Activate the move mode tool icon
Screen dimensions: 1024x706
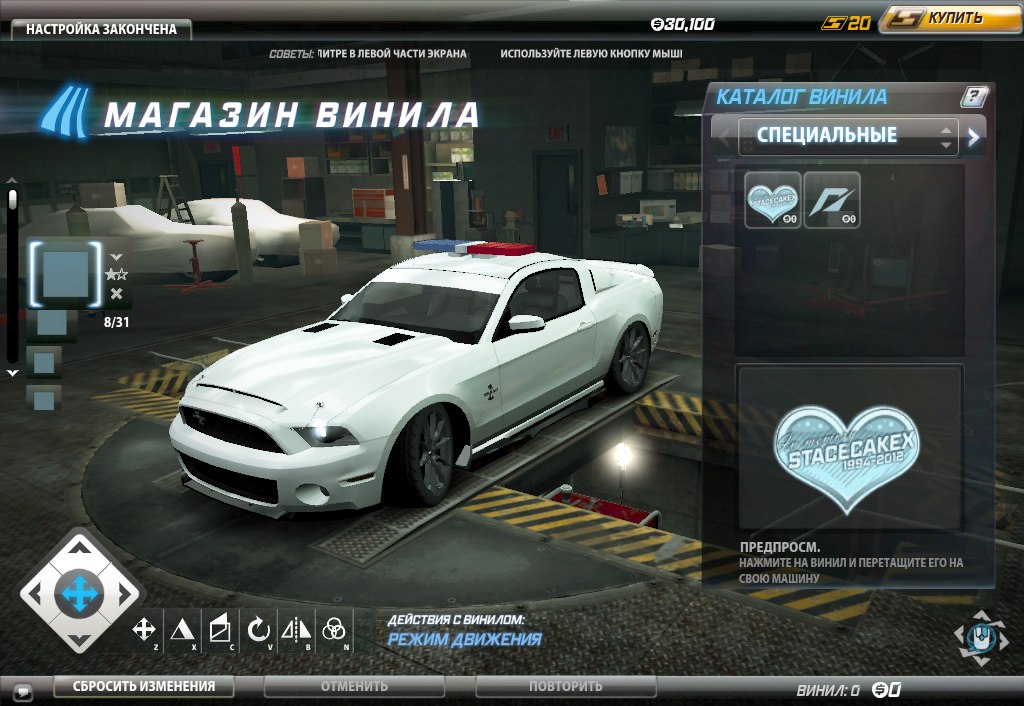pos(144,629)
